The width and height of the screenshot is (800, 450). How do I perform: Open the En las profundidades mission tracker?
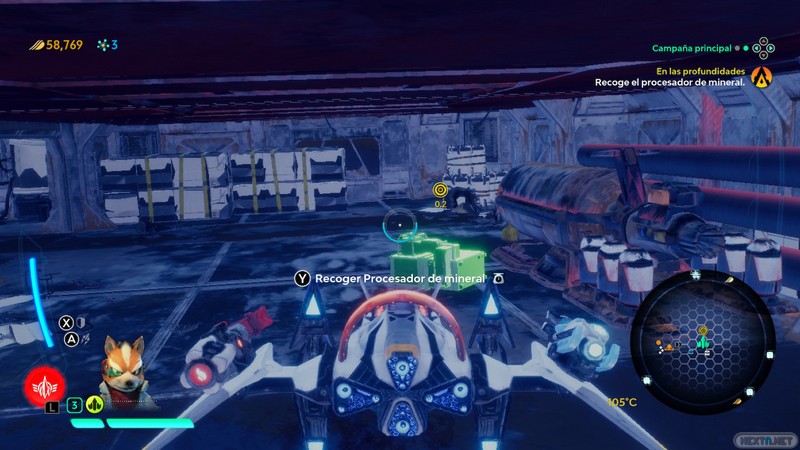700,72
